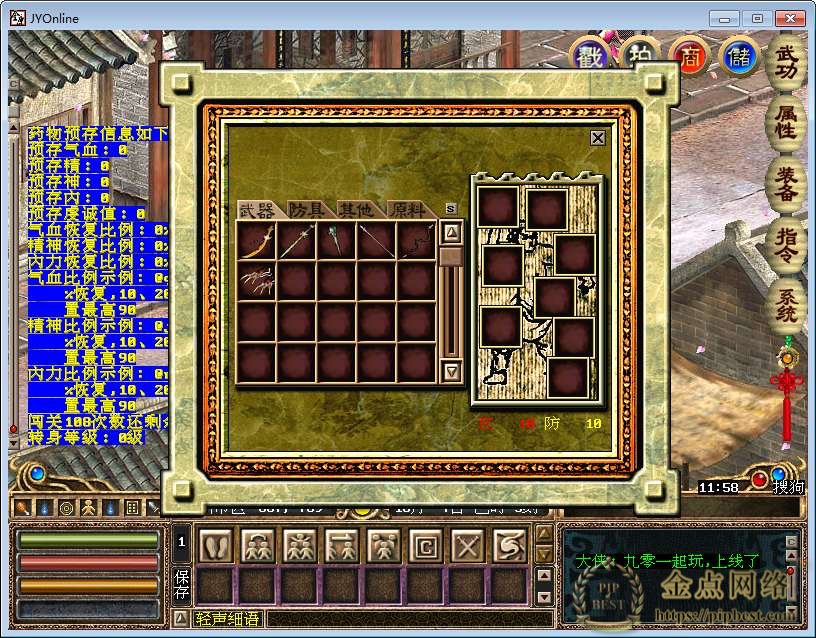Select the curved saber weapon slot

coord(257,241)
